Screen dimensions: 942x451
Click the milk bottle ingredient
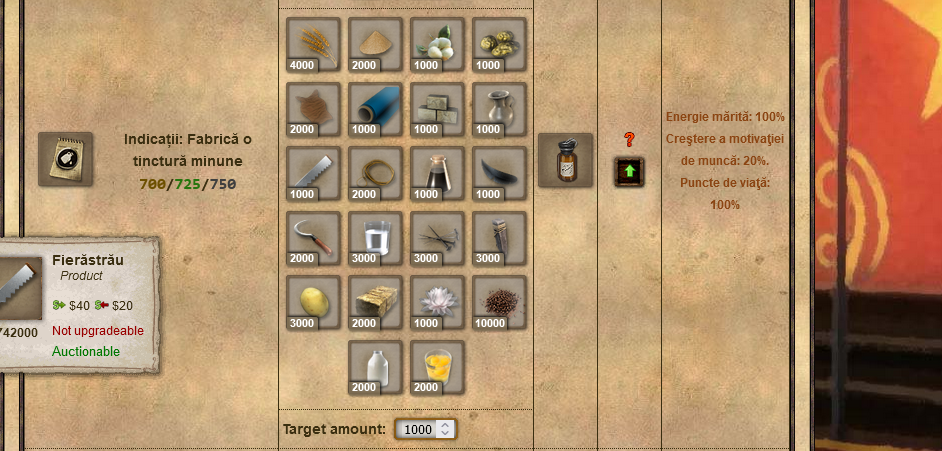(x=375, y=367)
